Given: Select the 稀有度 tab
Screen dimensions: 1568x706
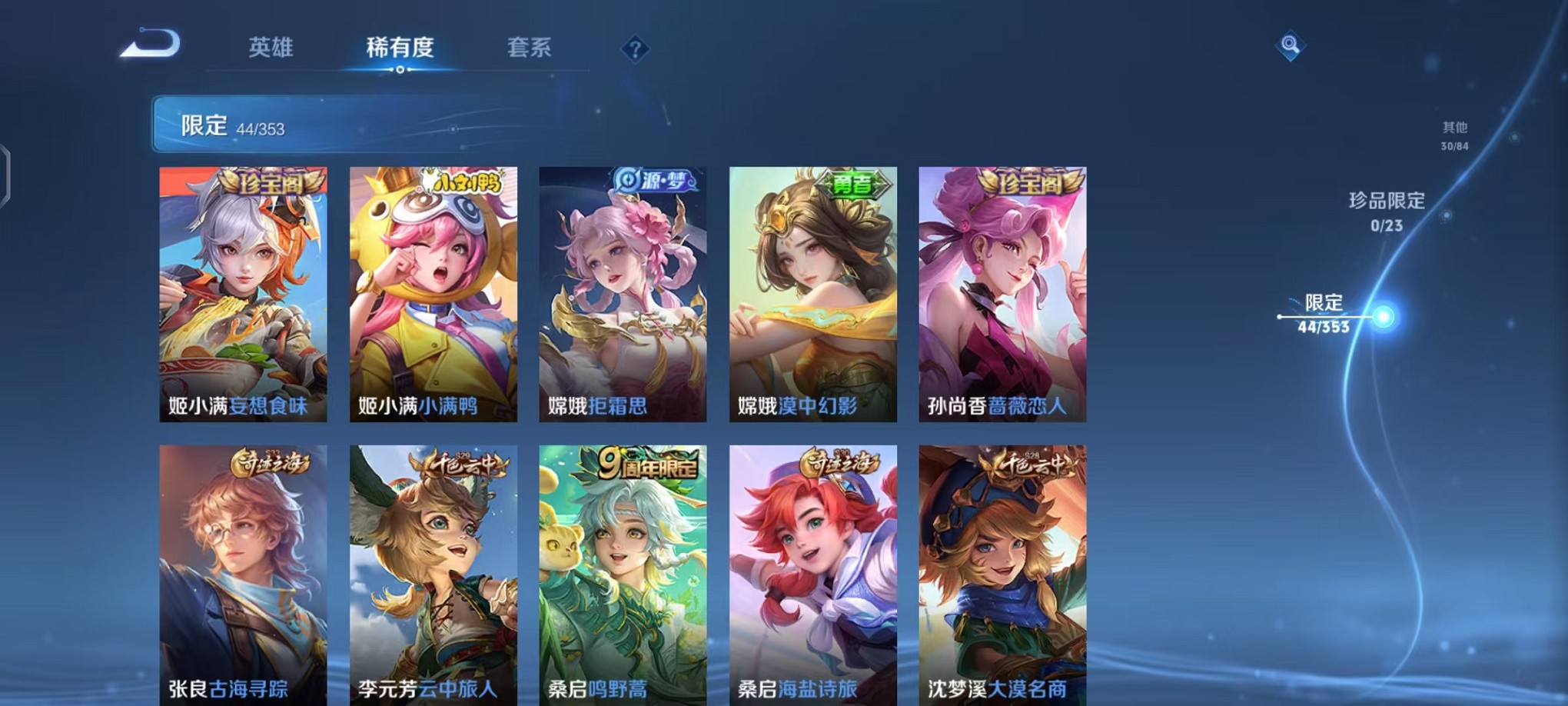Looking at the screenshot, I should pos(399,48).
